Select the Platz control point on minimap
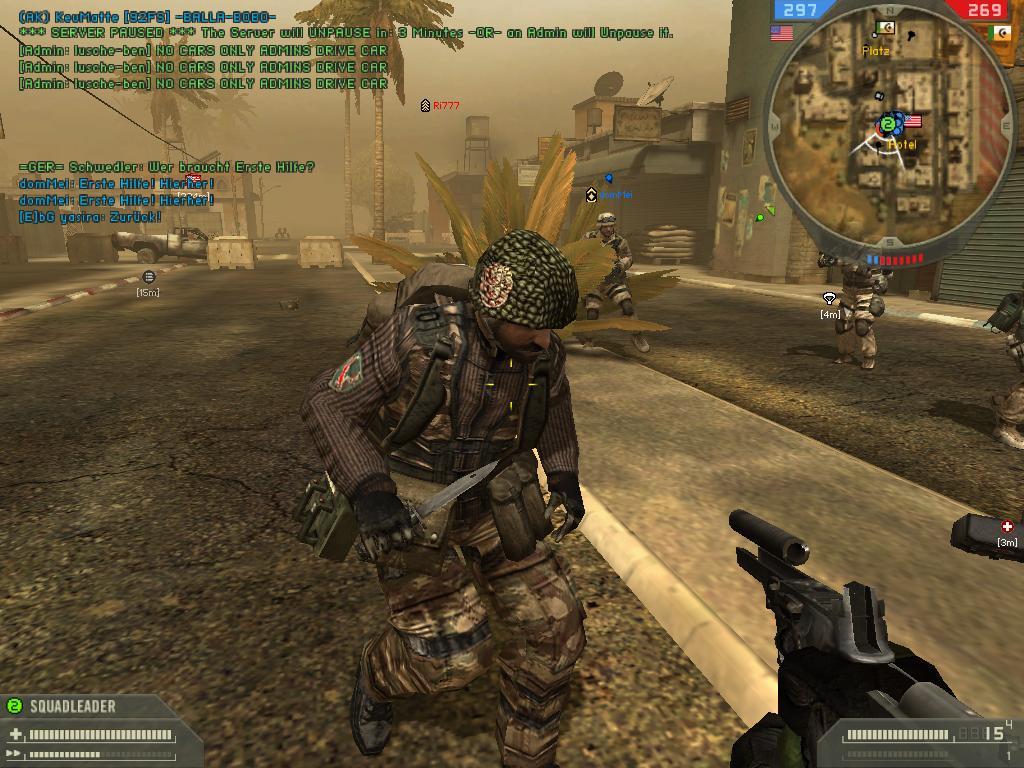Screen dimensions: 1024x768 tap(885, 28)
